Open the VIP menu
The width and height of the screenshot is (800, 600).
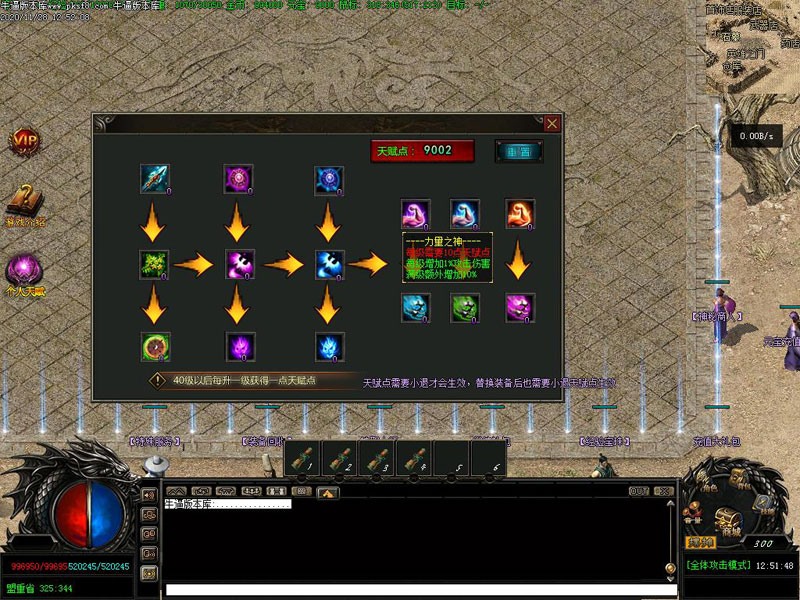coord(24,142)
